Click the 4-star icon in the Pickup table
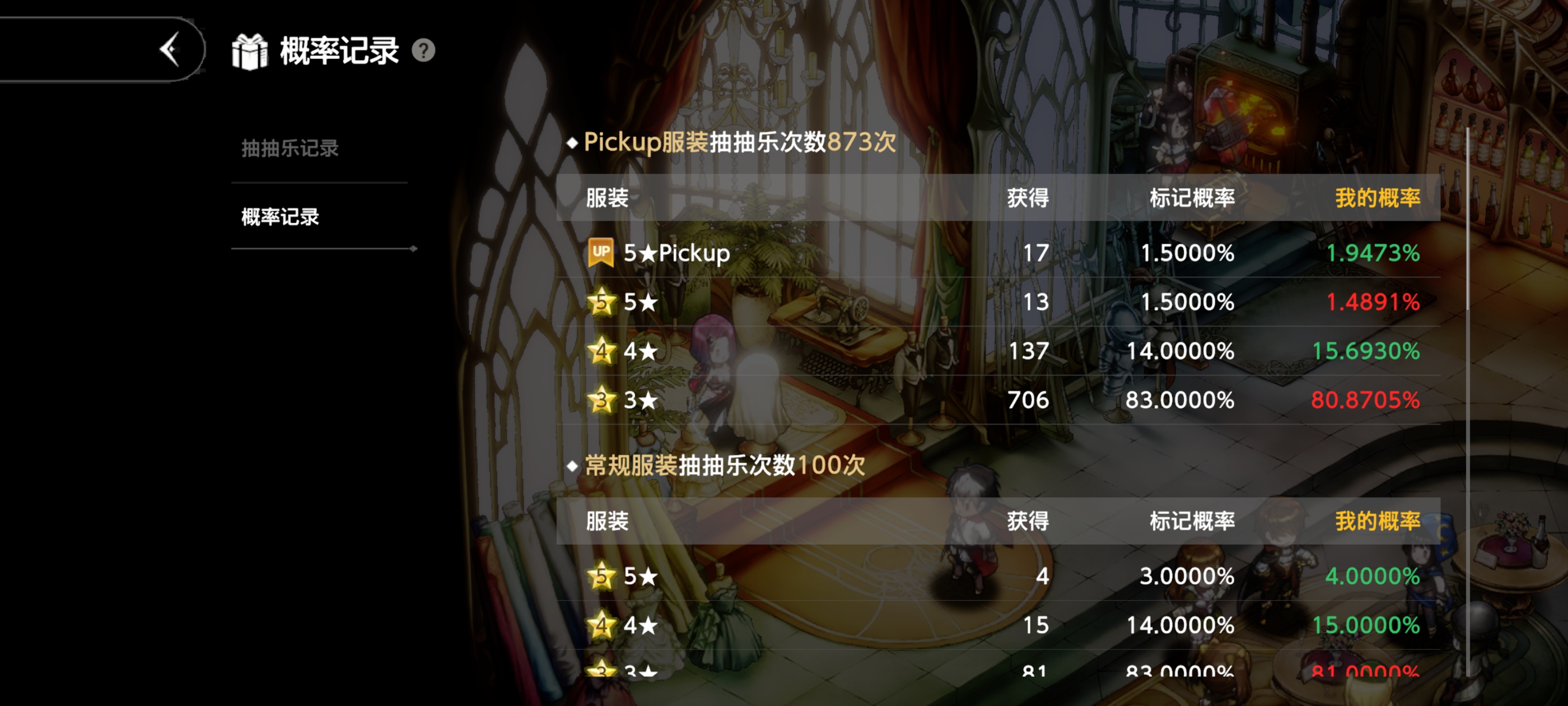The height and width of the screenshot is (706, 1568). [601, 351]
